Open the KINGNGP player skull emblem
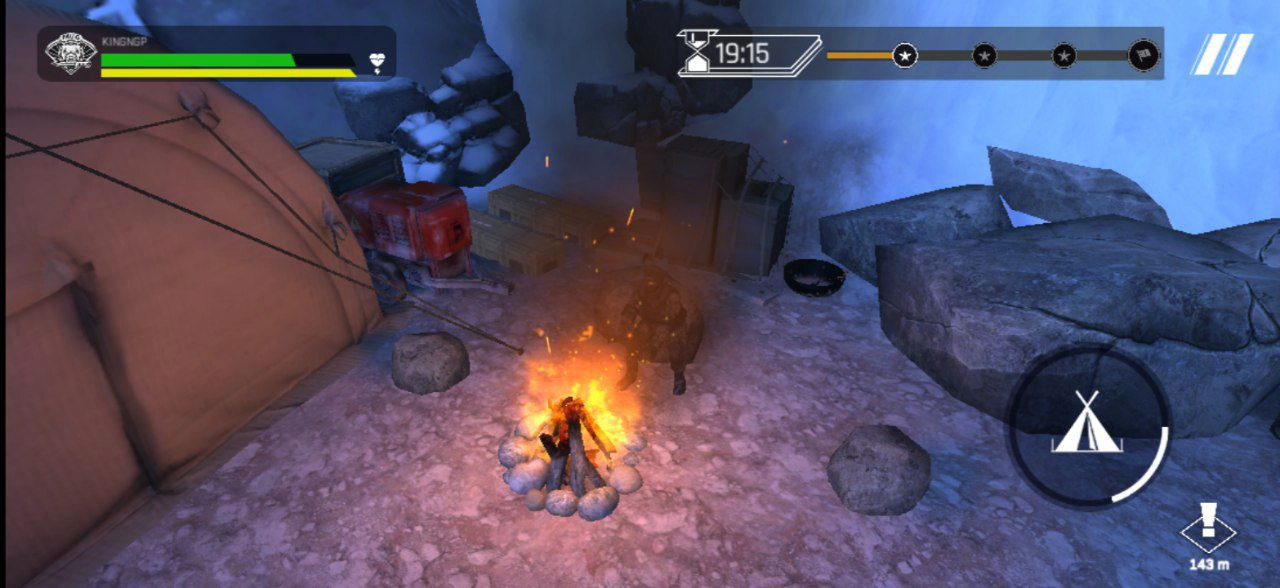This screenshot has height=588, width=1280. [71, 54]
